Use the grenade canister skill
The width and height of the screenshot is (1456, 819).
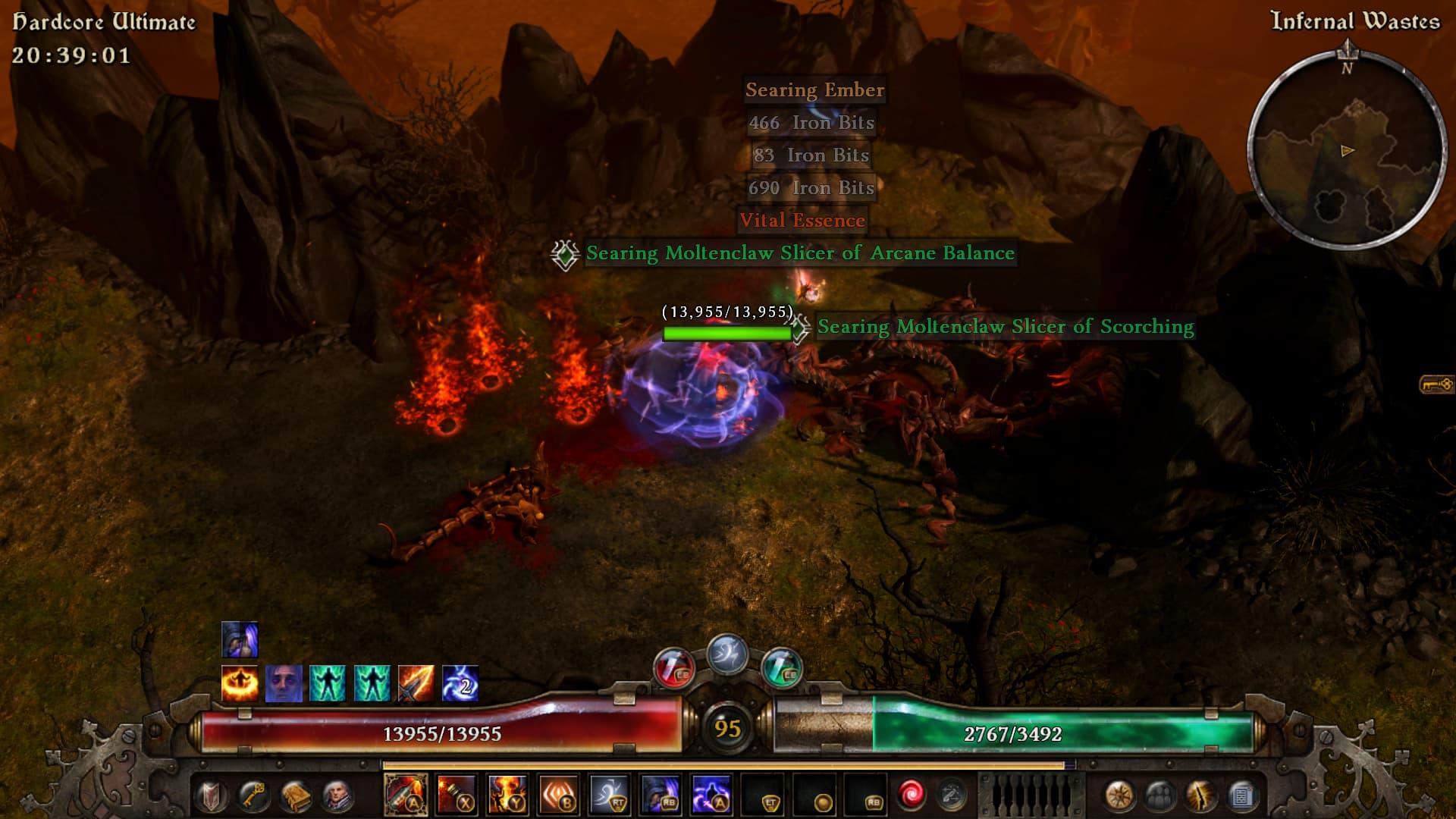(457, 795)
